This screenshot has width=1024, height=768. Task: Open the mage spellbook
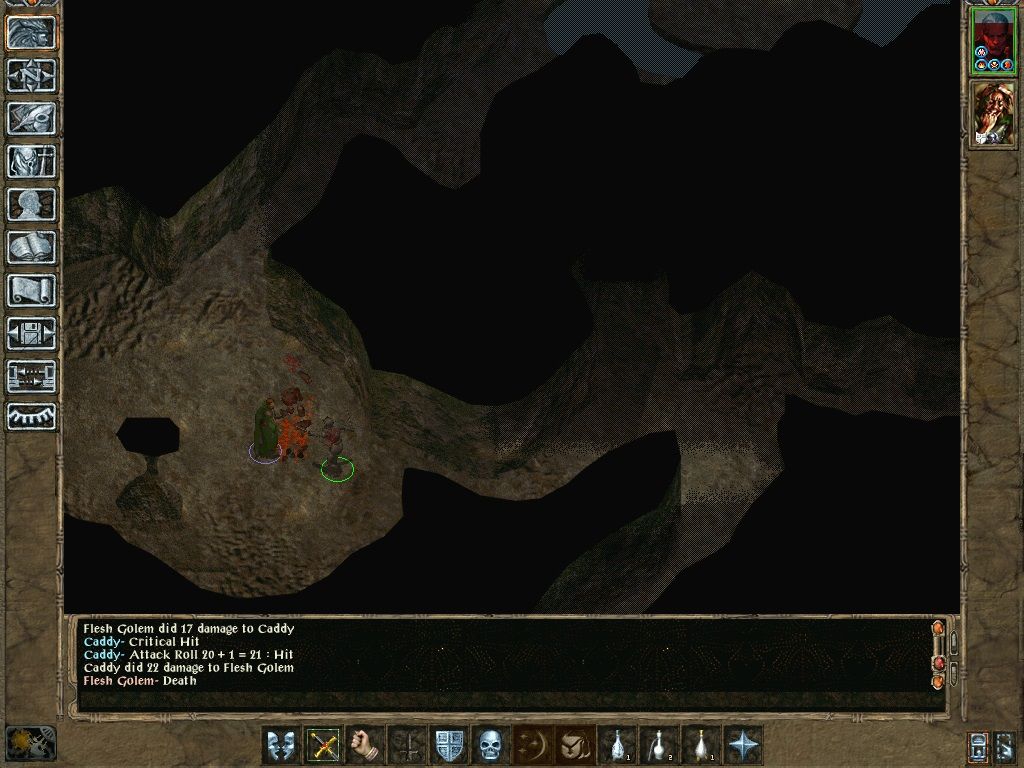coord(32,247)
